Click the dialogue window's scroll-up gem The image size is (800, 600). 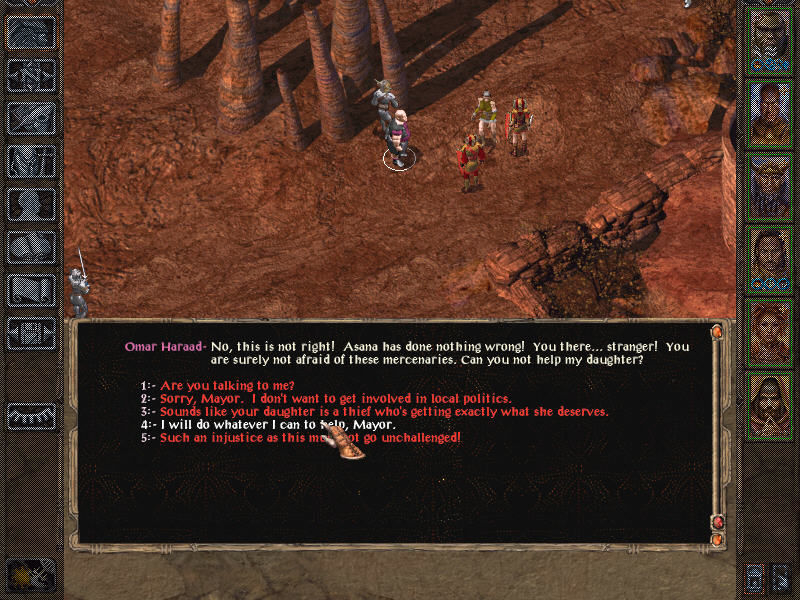click(x=716, y=331)
